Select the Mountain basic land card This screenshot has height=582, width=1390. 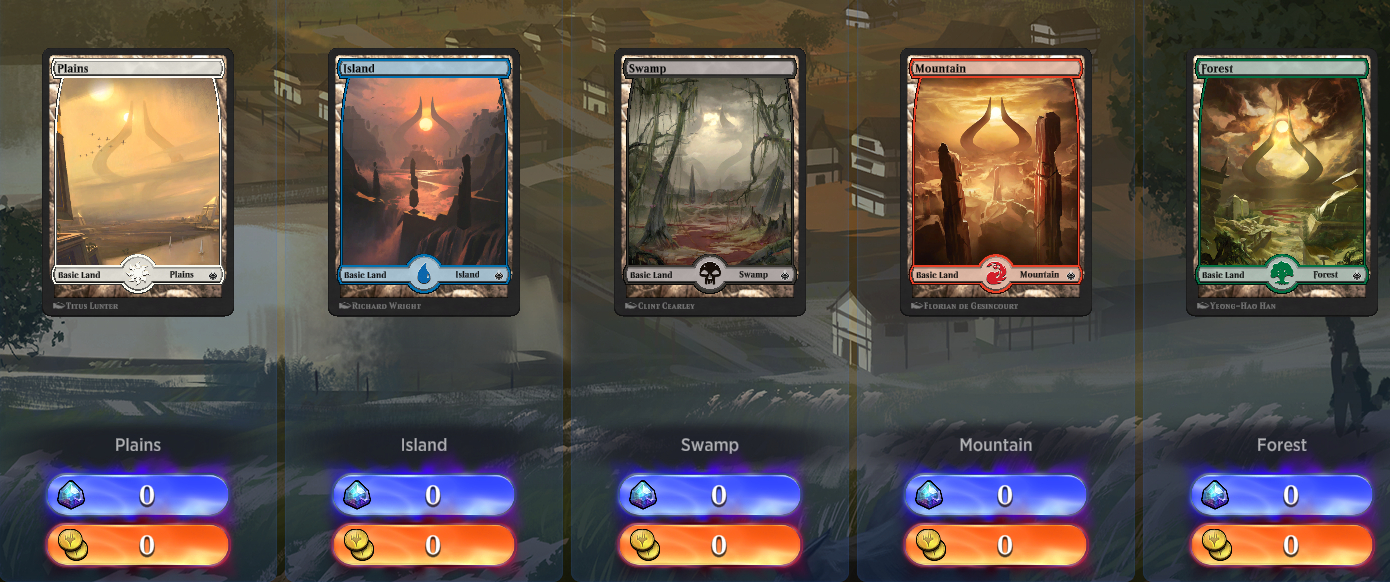pyautogui.click(x=996, y=180)
